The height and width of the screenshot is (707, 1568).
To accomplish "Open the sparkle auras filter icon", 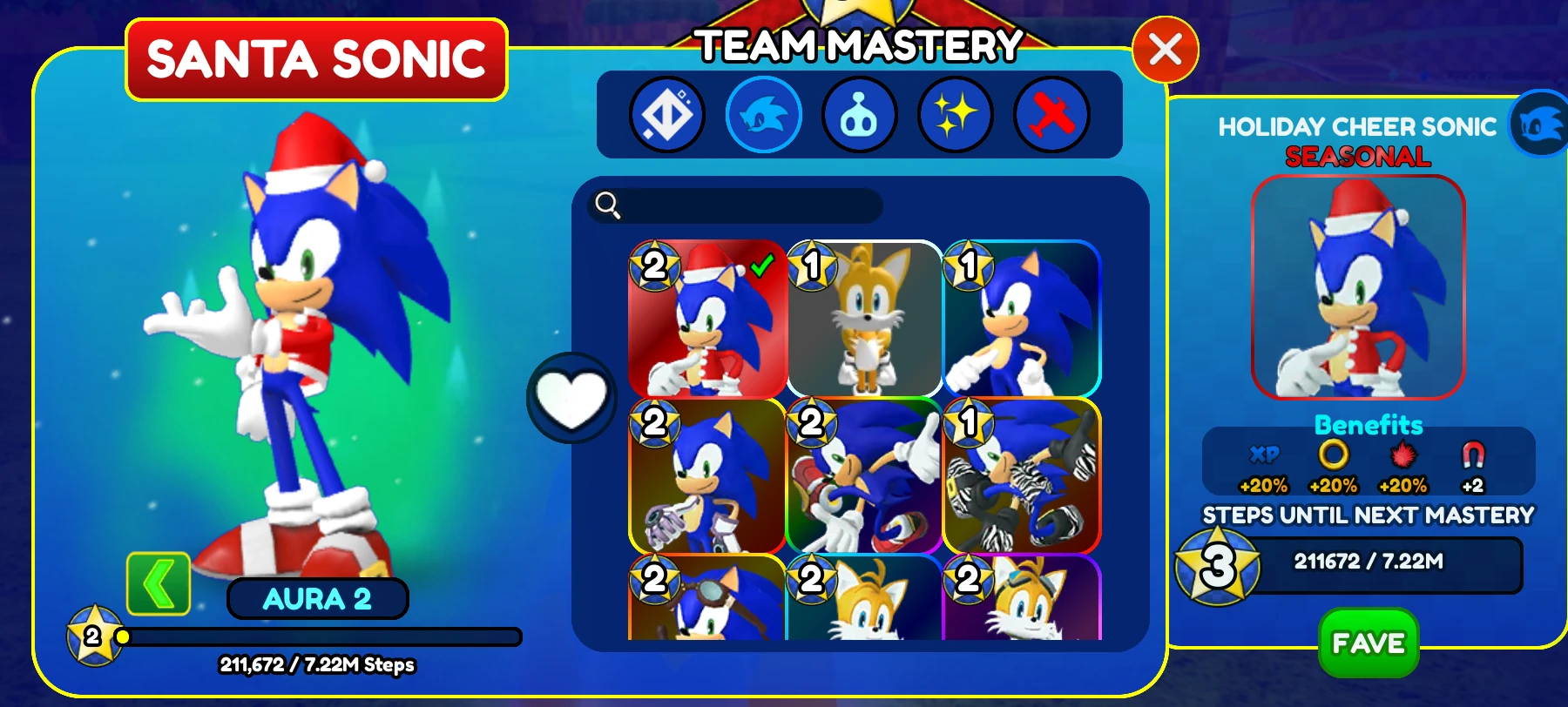I will click(x=955, y=114).
